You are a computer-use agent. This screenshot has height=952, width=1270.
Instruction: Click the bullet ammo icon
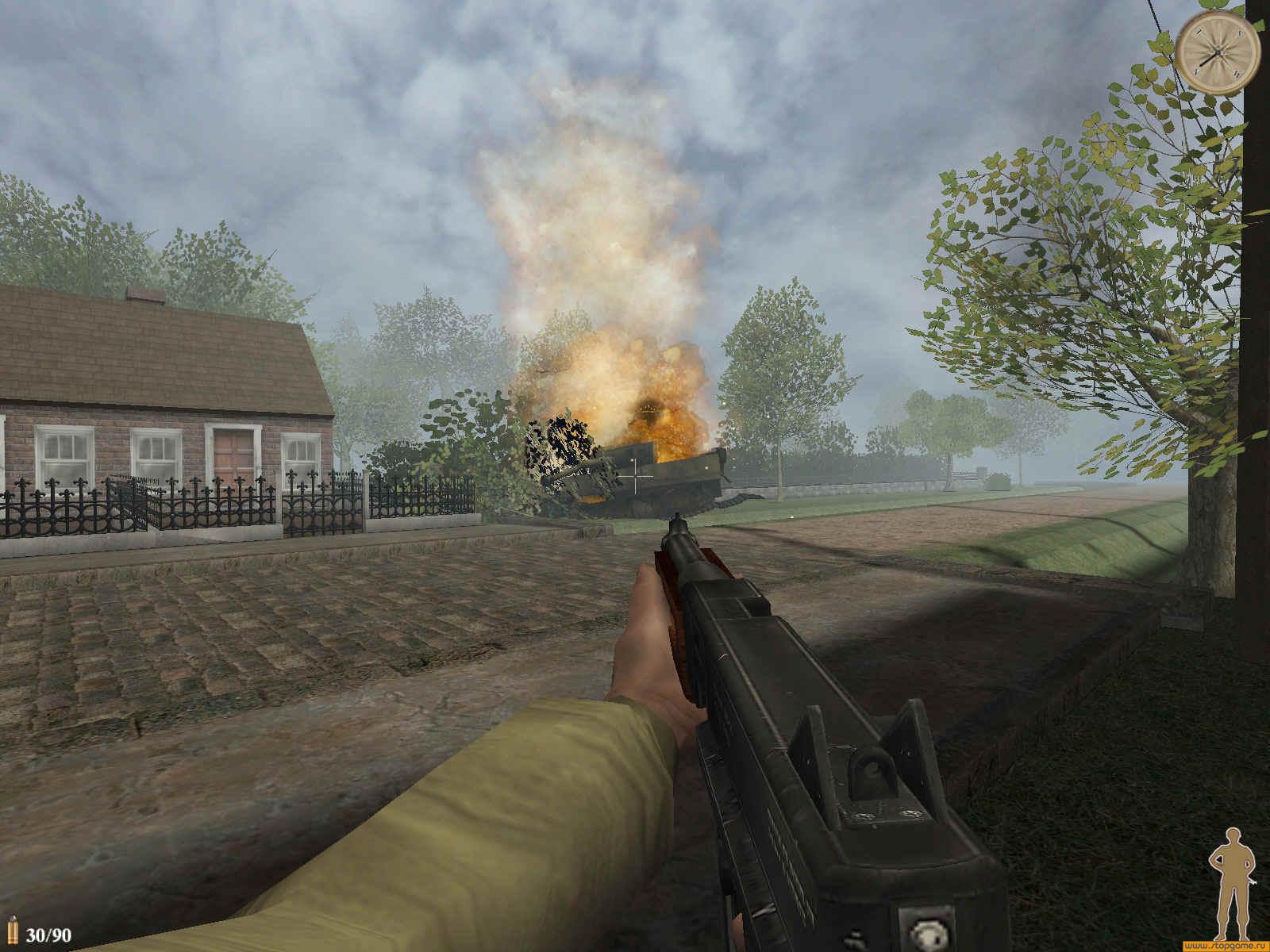pos(13,928)
